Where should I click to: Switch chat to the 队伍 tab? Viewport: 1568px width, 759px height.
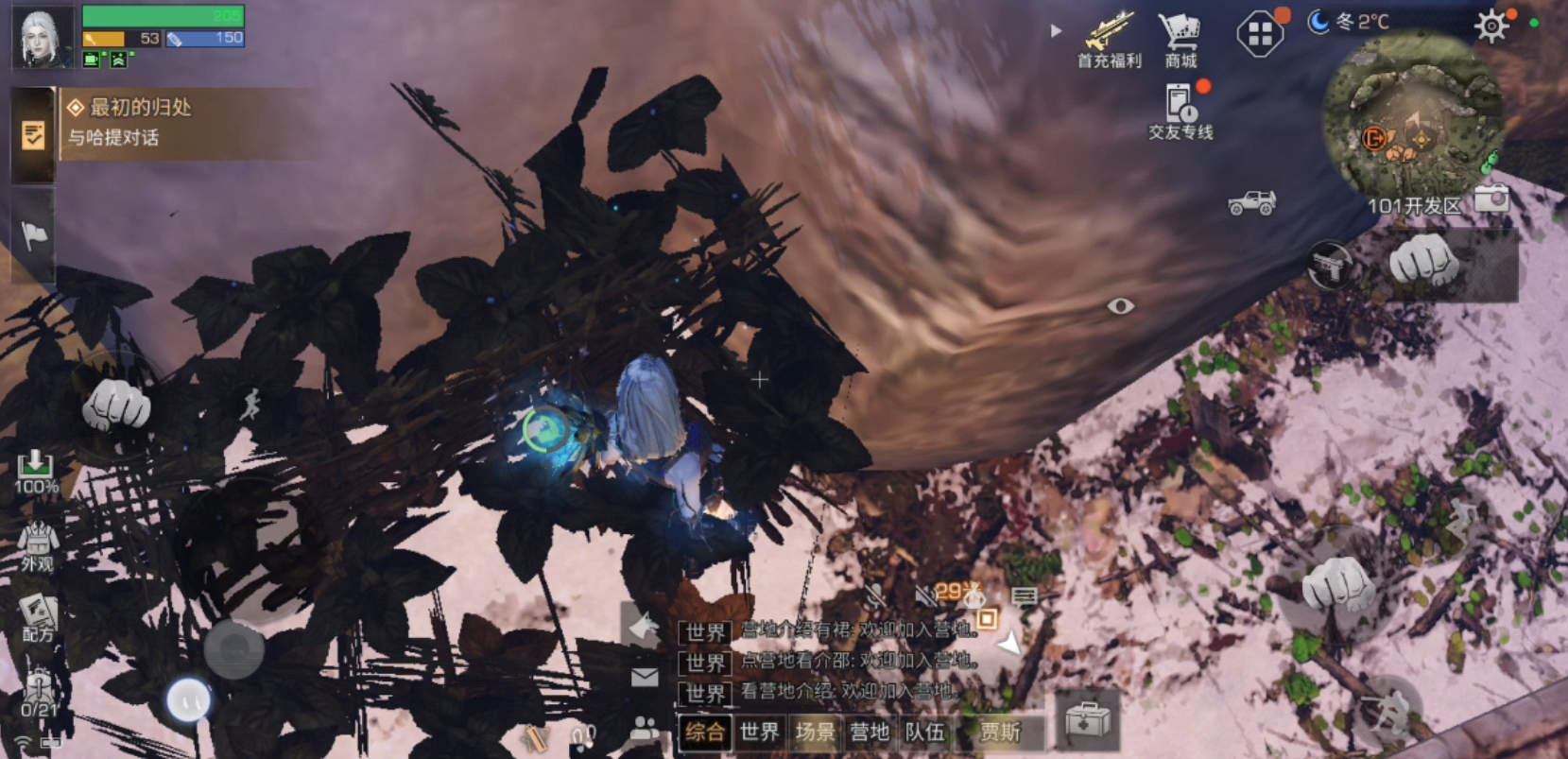pyautogui.click(x=923, y=732)
